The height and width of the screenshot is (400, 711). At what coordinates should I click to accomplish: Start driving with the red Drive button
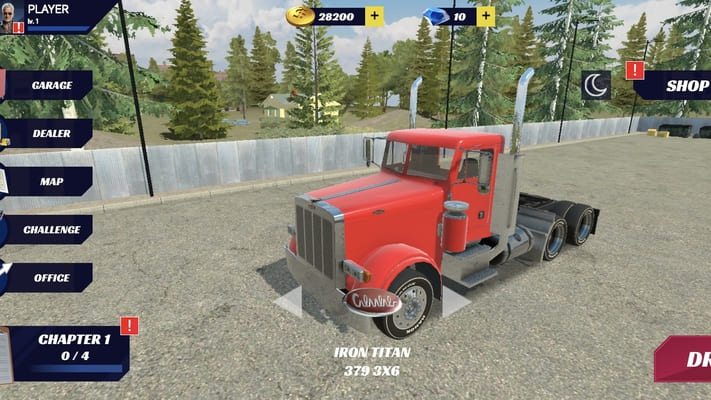click(686, 359)
